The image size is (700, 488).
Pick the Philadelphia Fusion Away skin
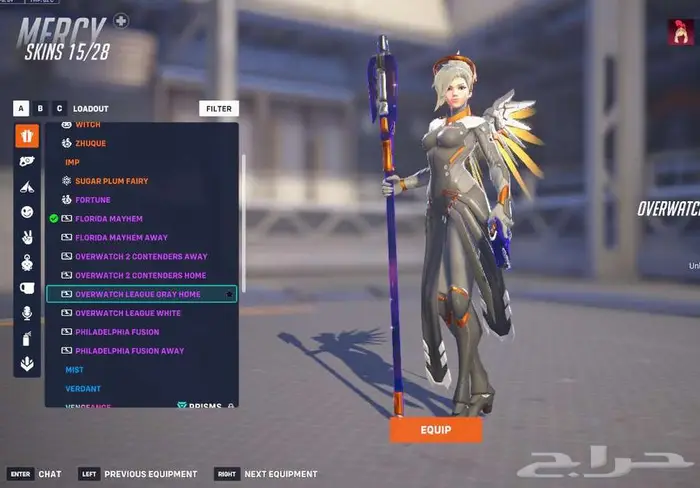click(129, 351)
